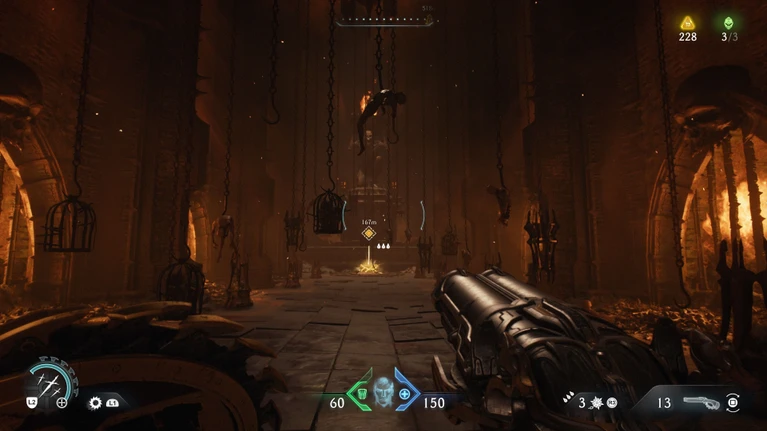767x431 pixels.
Task: Open the weapon swap circle icon
Action: click(733, 402)
